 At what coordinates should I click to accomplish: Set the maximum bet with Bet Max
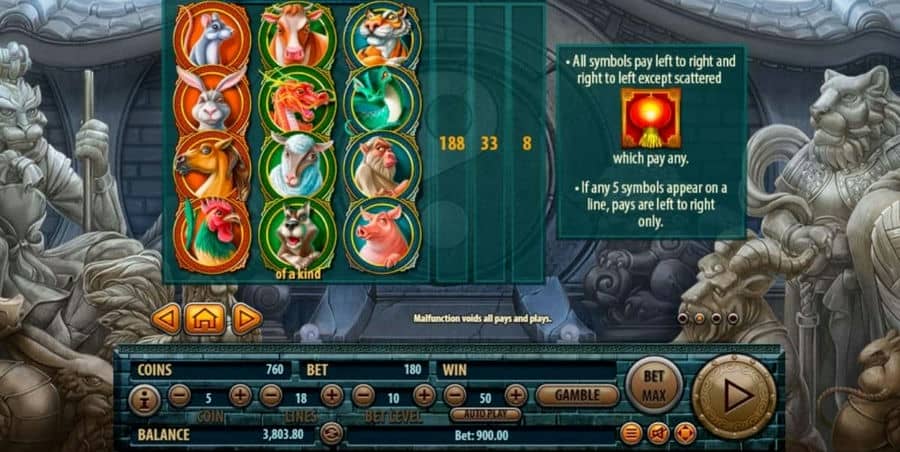[653, 384]
